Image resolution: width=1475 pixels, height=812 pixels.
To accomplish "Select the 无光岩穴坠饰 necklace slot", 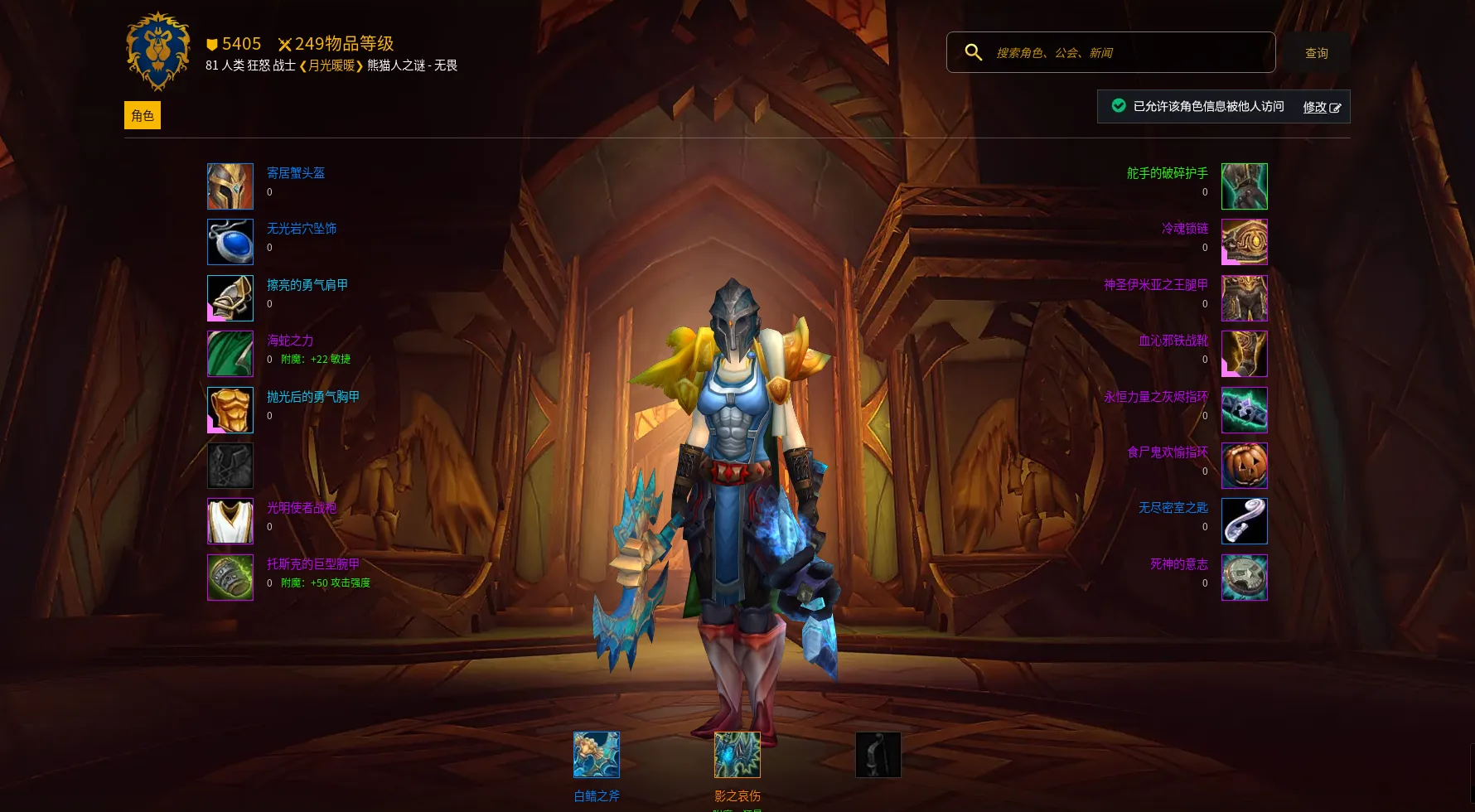I will tap(230, 242).
